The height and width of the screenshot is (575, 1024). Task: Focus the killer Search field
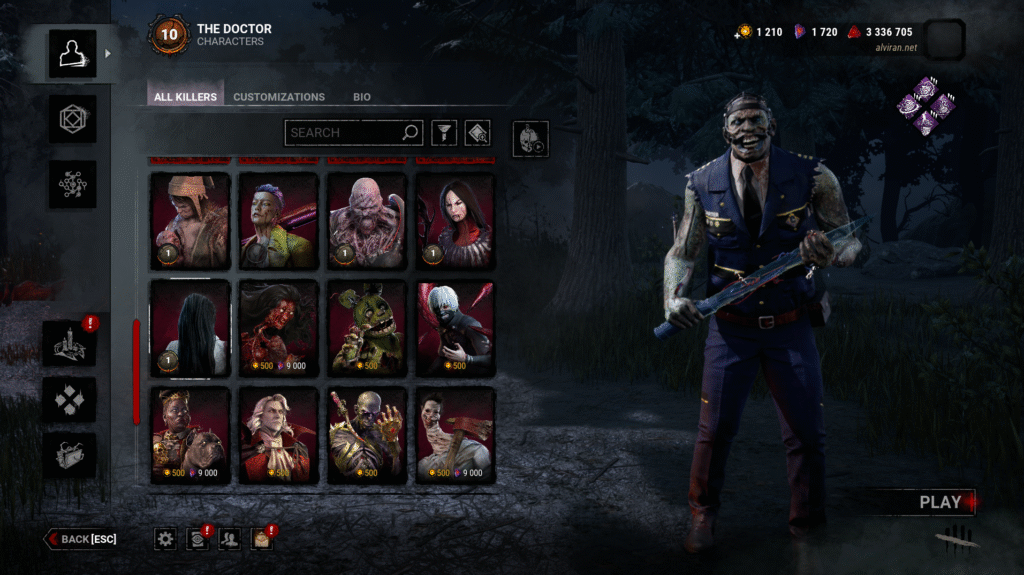click(x=343, y=132)
